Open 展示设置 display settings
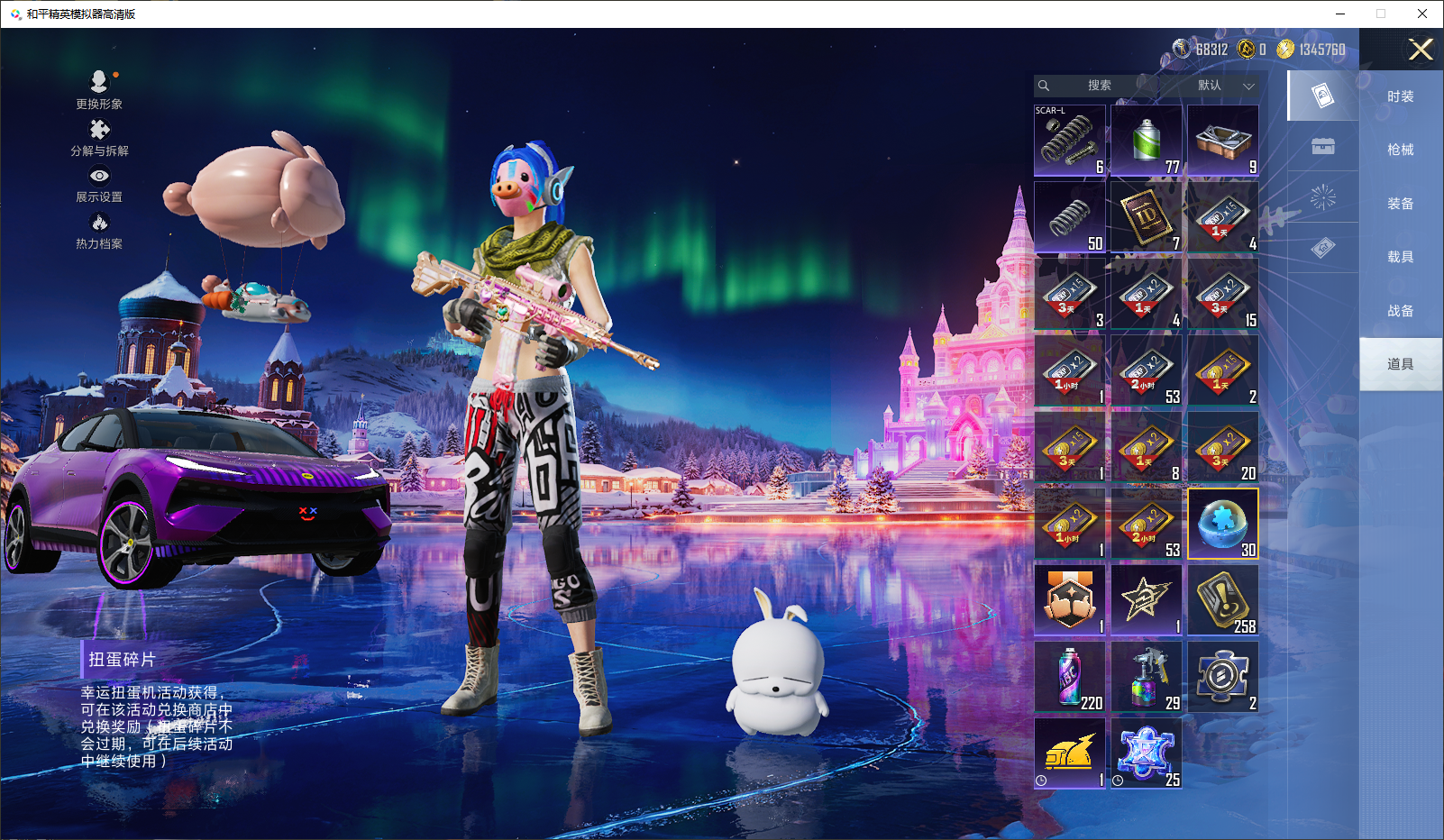The width and height of the screenshot is (1444, 840). 99,184
